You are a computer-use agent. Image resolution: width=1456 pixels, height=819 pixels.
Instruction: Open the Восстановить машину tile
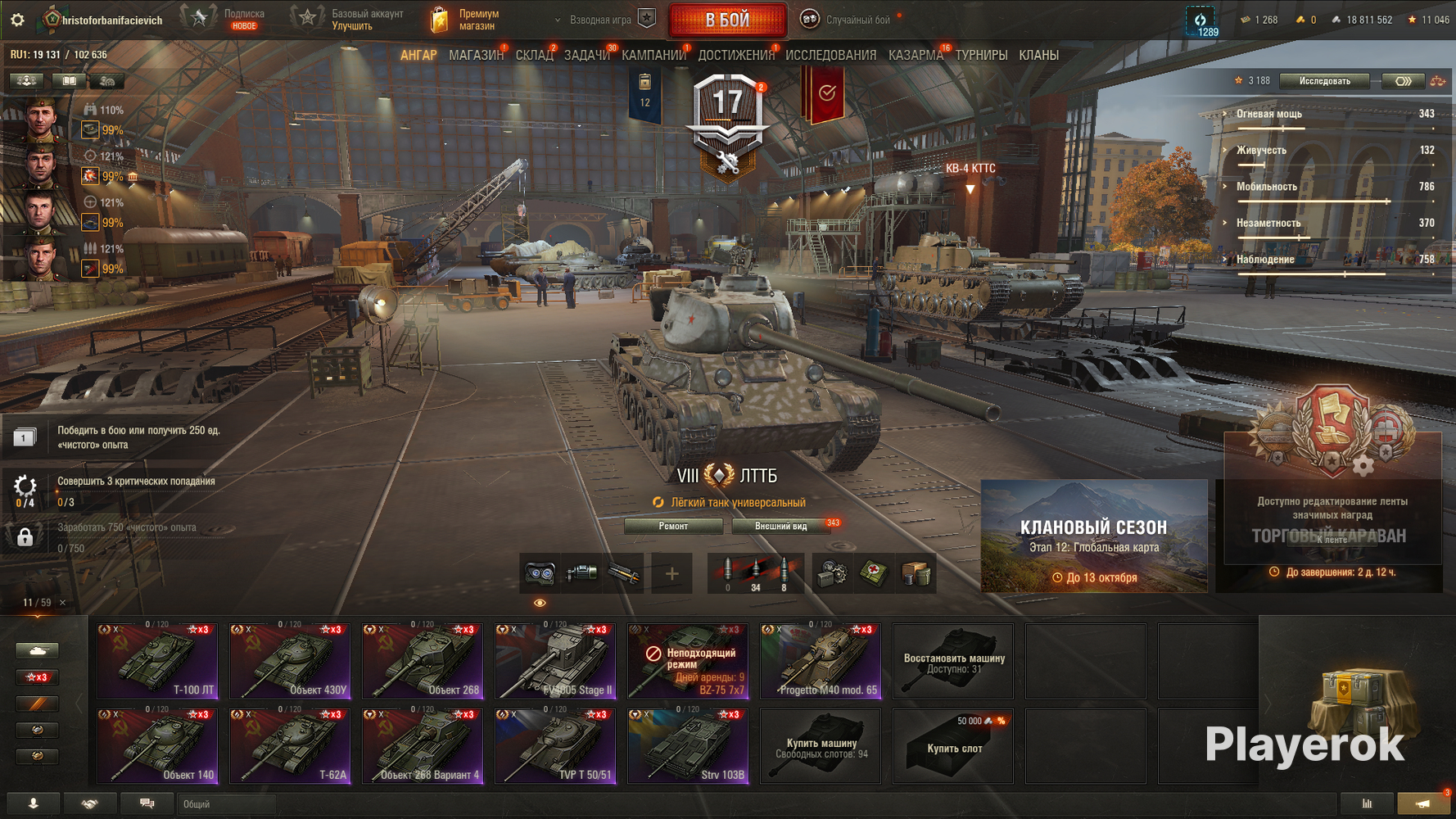pos(953,661)
